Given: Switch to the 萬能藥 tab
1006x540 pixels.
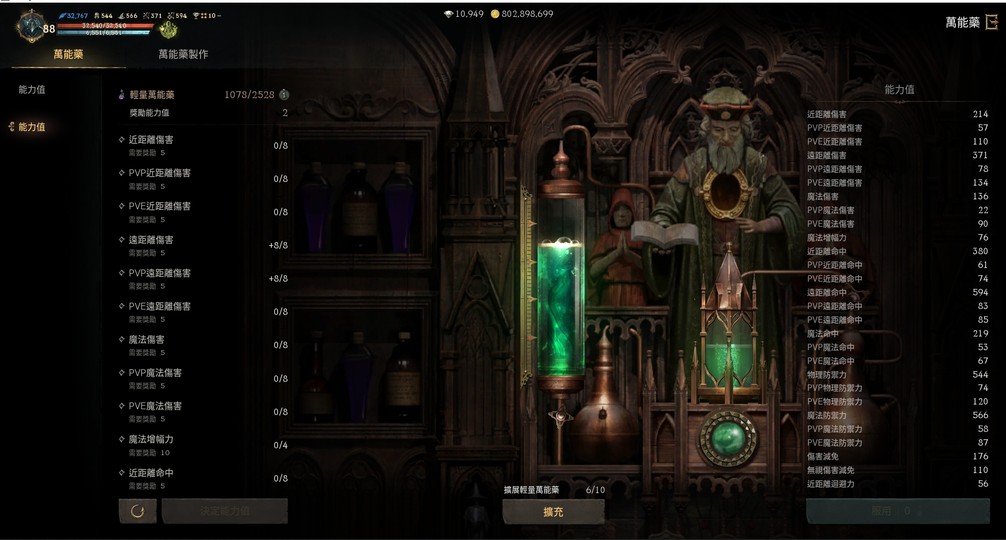Looking at the screenshot, I should pyautogui.click(x=67, y=55).
